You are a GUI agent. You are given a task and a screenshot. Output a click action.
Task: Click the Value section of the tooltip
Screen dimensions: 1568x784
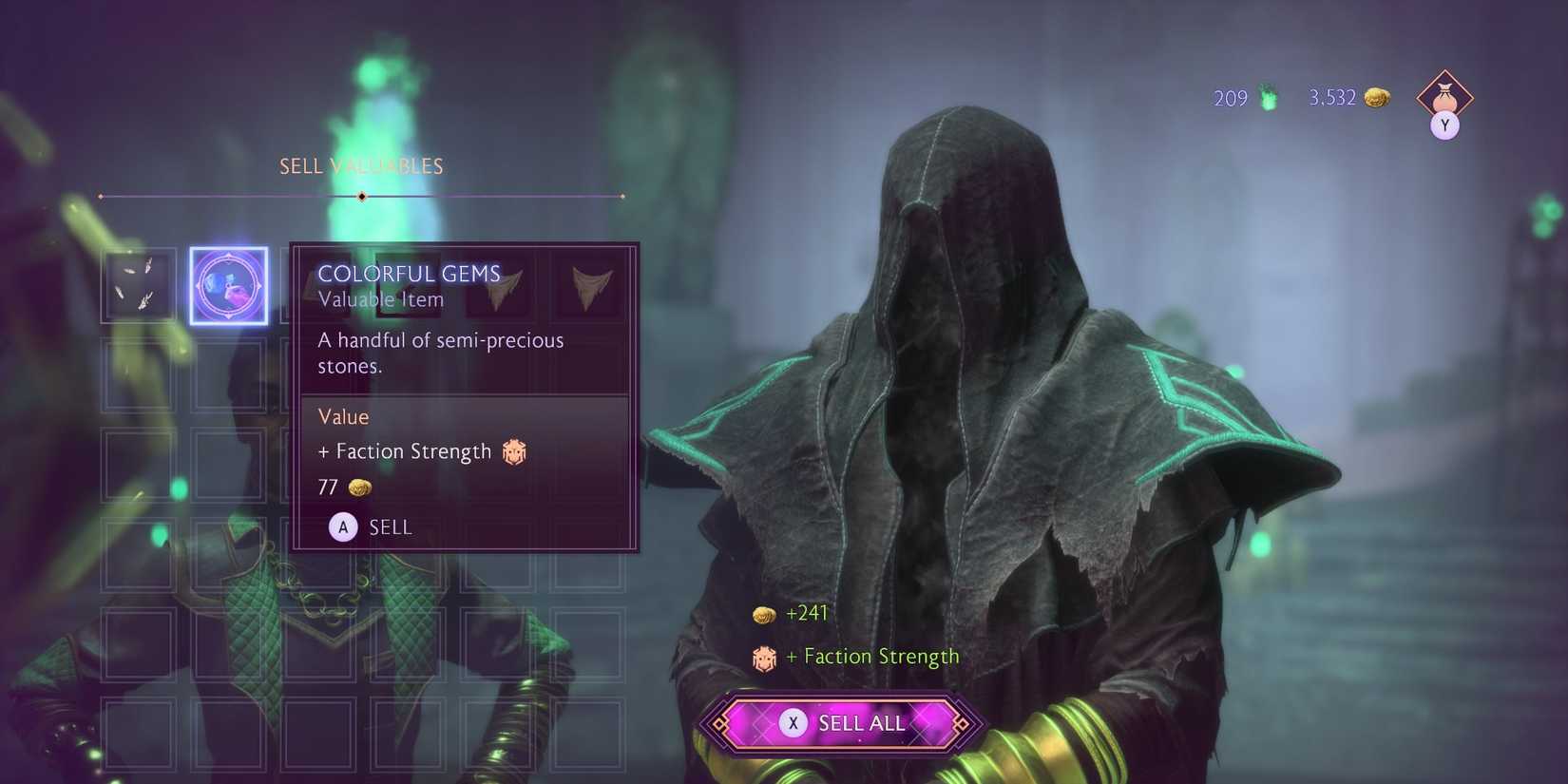(x=343, y=416)
